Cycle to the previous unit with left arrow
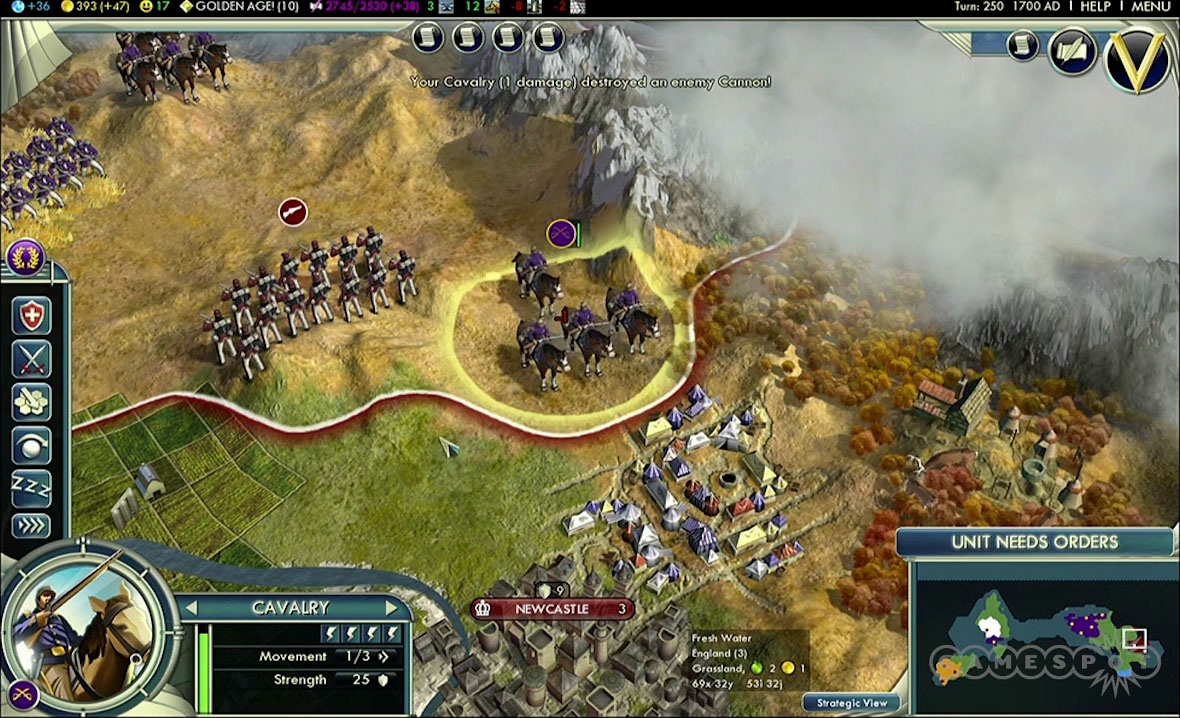The width and height of the screenshot is (1180, 718). [190, 608]
